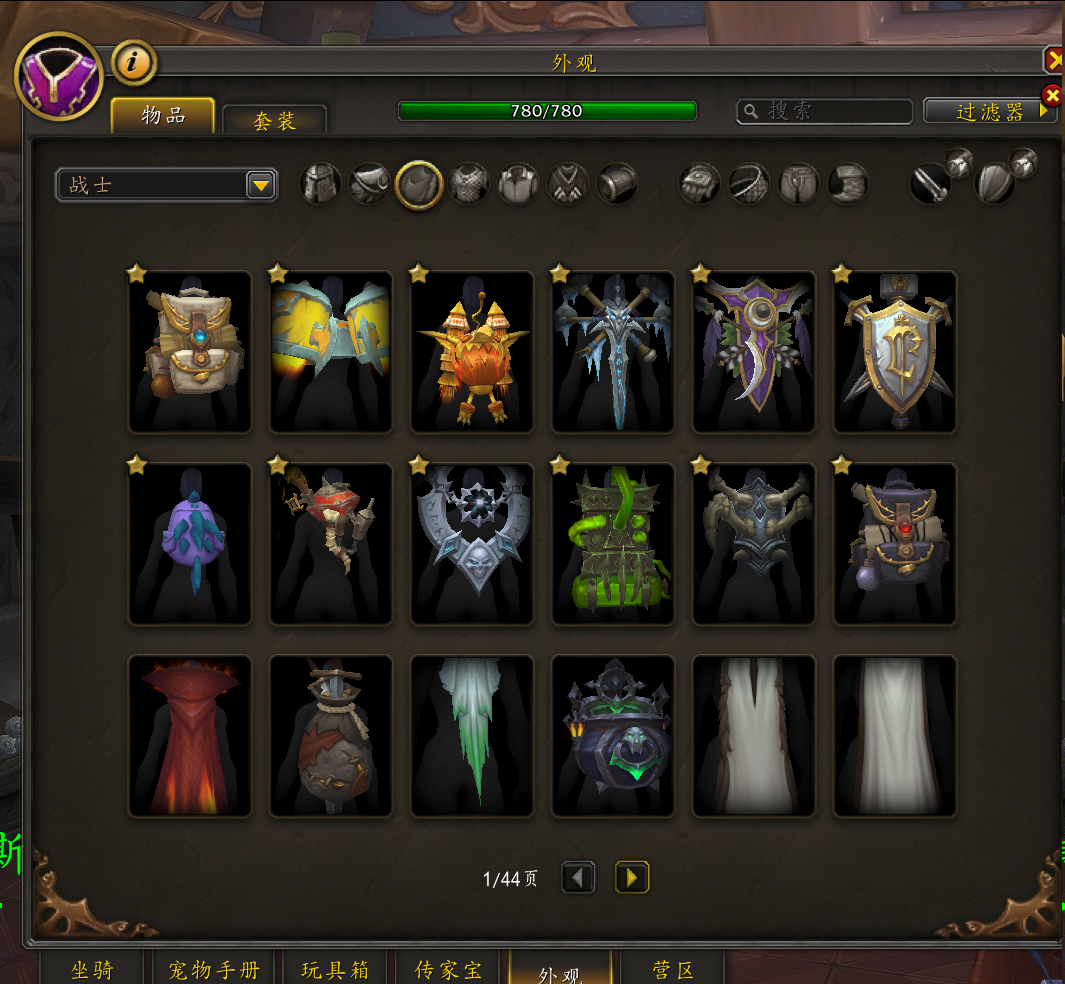This screenshot has height=984, width=1065.
Task: Go to the next appearance page
Action: coord(632,878)
